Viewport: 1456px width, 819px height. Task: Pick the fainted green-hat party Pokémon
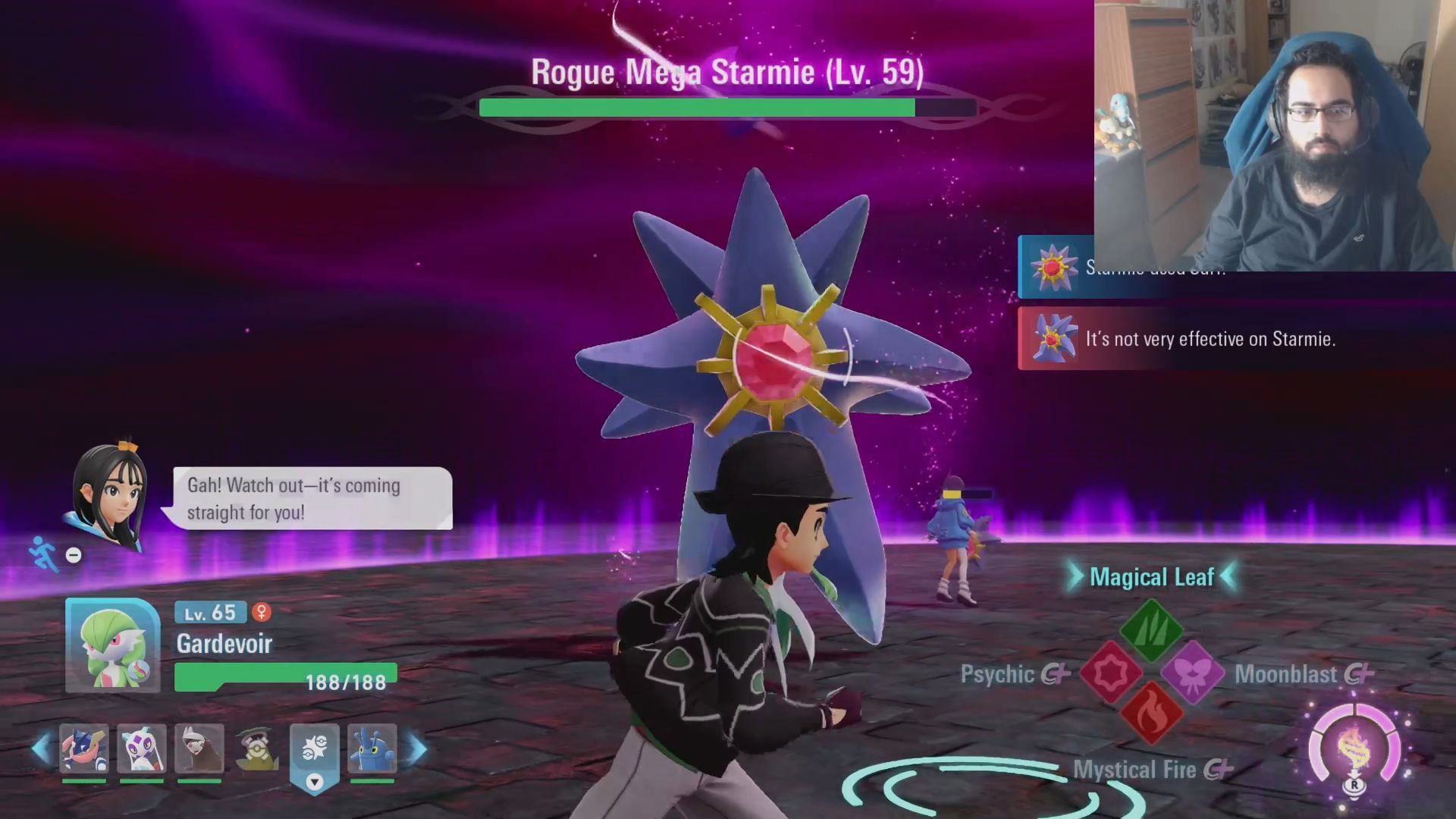(x=257, y=749)
